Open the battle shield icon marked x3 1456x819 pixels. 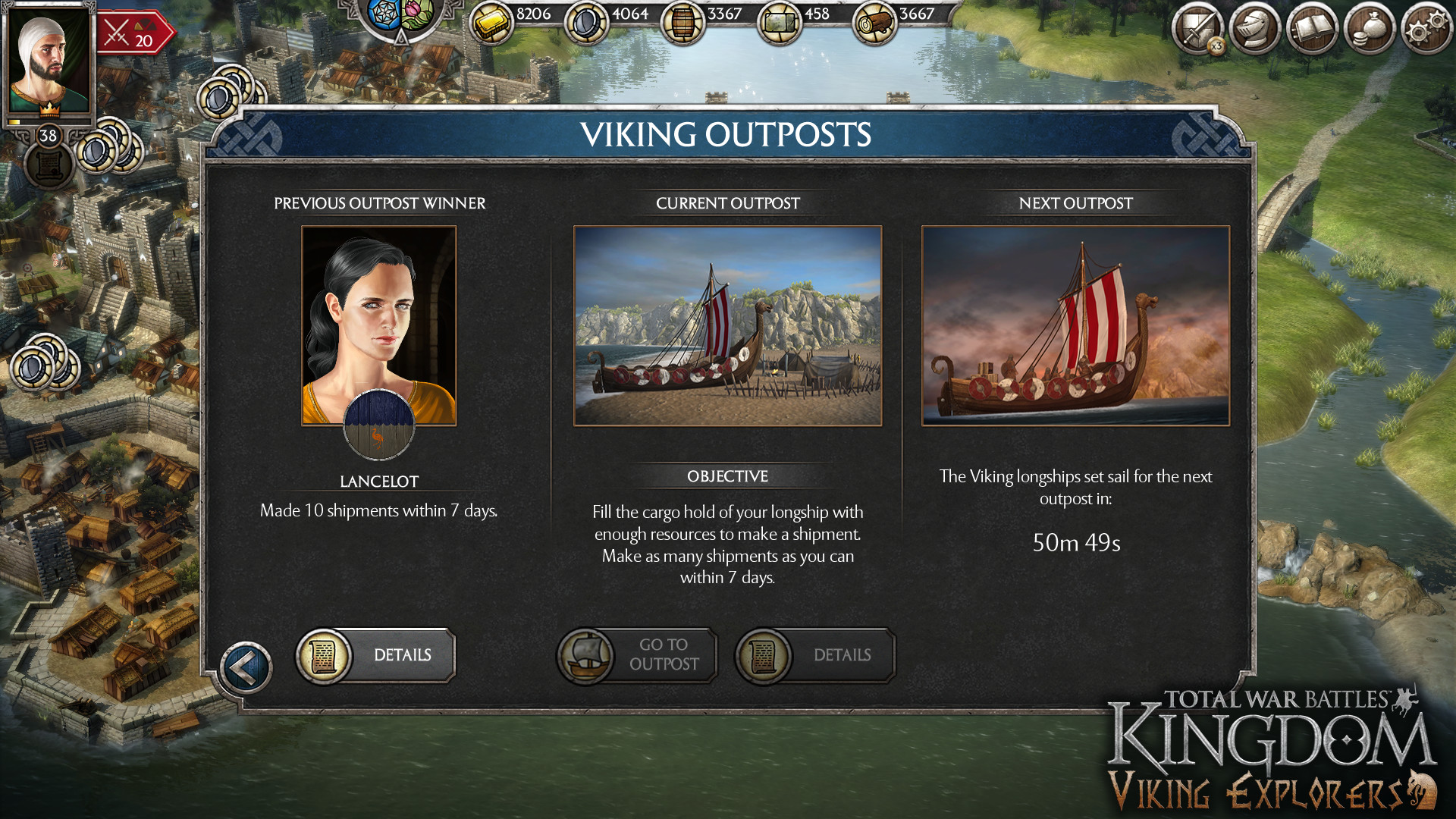[x=1200, y=29]
